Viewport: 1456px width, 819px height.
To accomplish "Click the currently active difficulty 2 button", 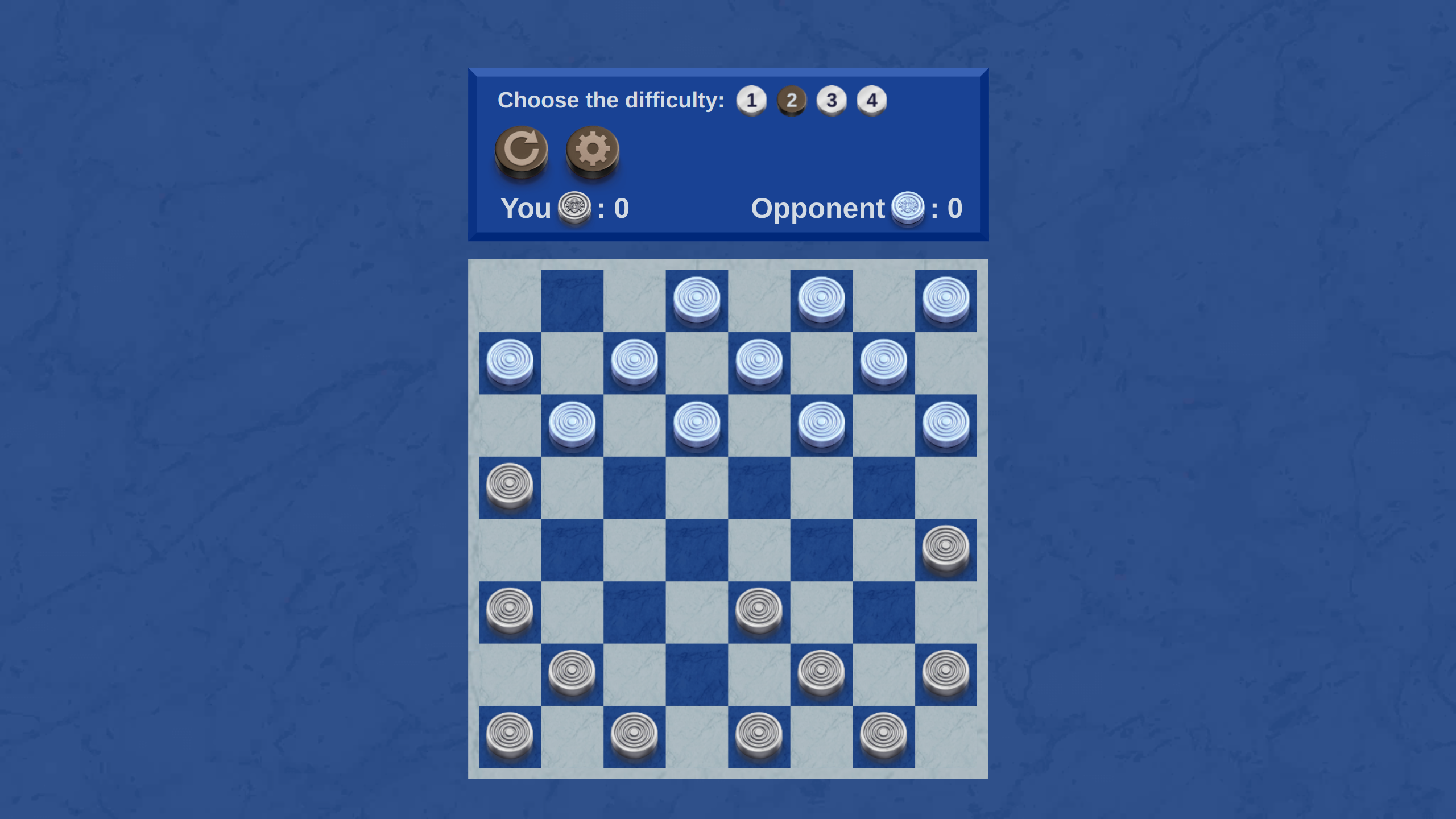I will pyautogui.click(x=791, y=100).
